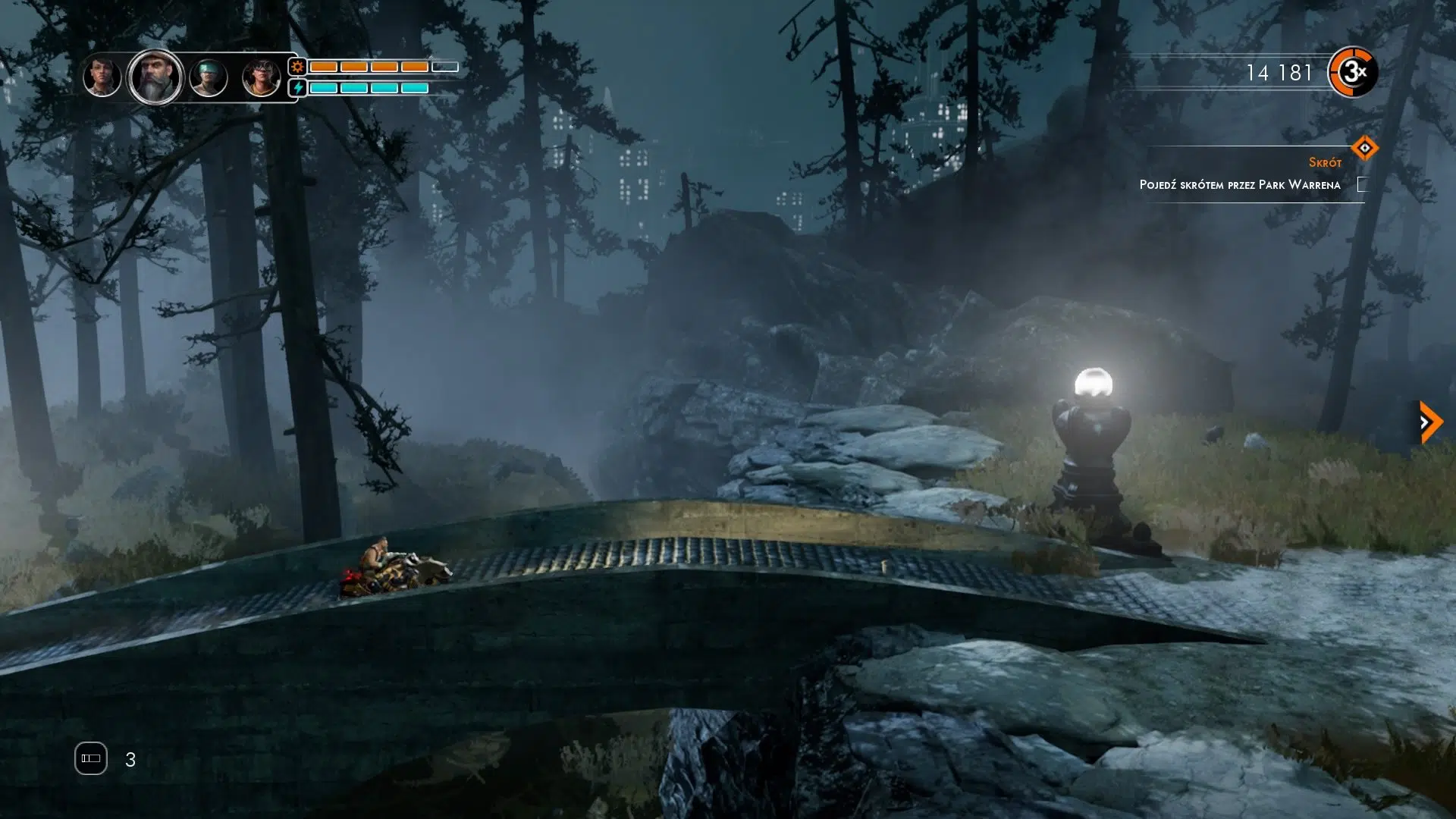Open the Skrót objective tracker
Viewport: 1456px width, 819px height.
pos(1363,148)
